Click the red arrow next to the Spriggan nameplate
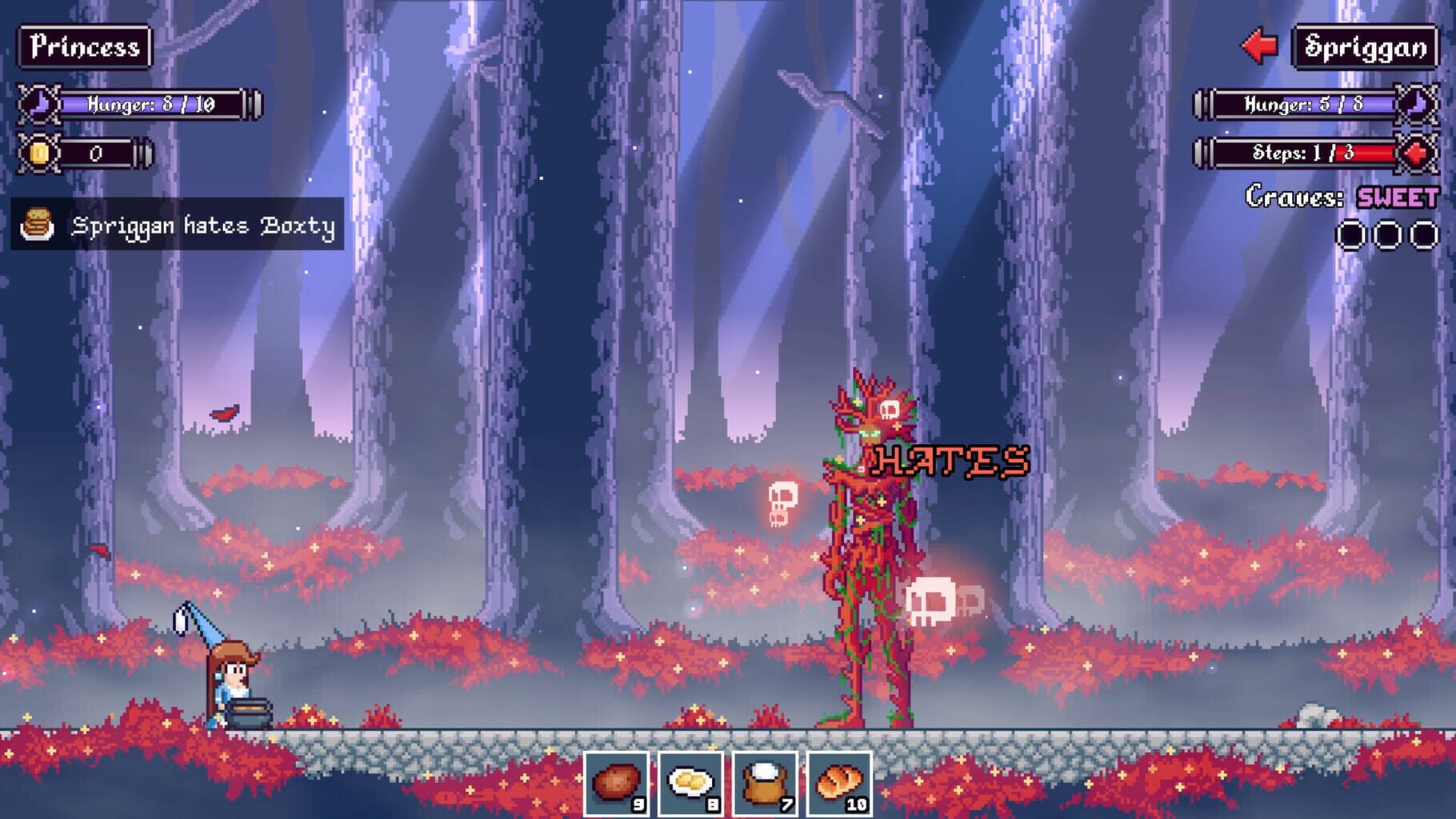Image resolution: width=1456 pixels, height=819 pixels. click(1260, 47)
